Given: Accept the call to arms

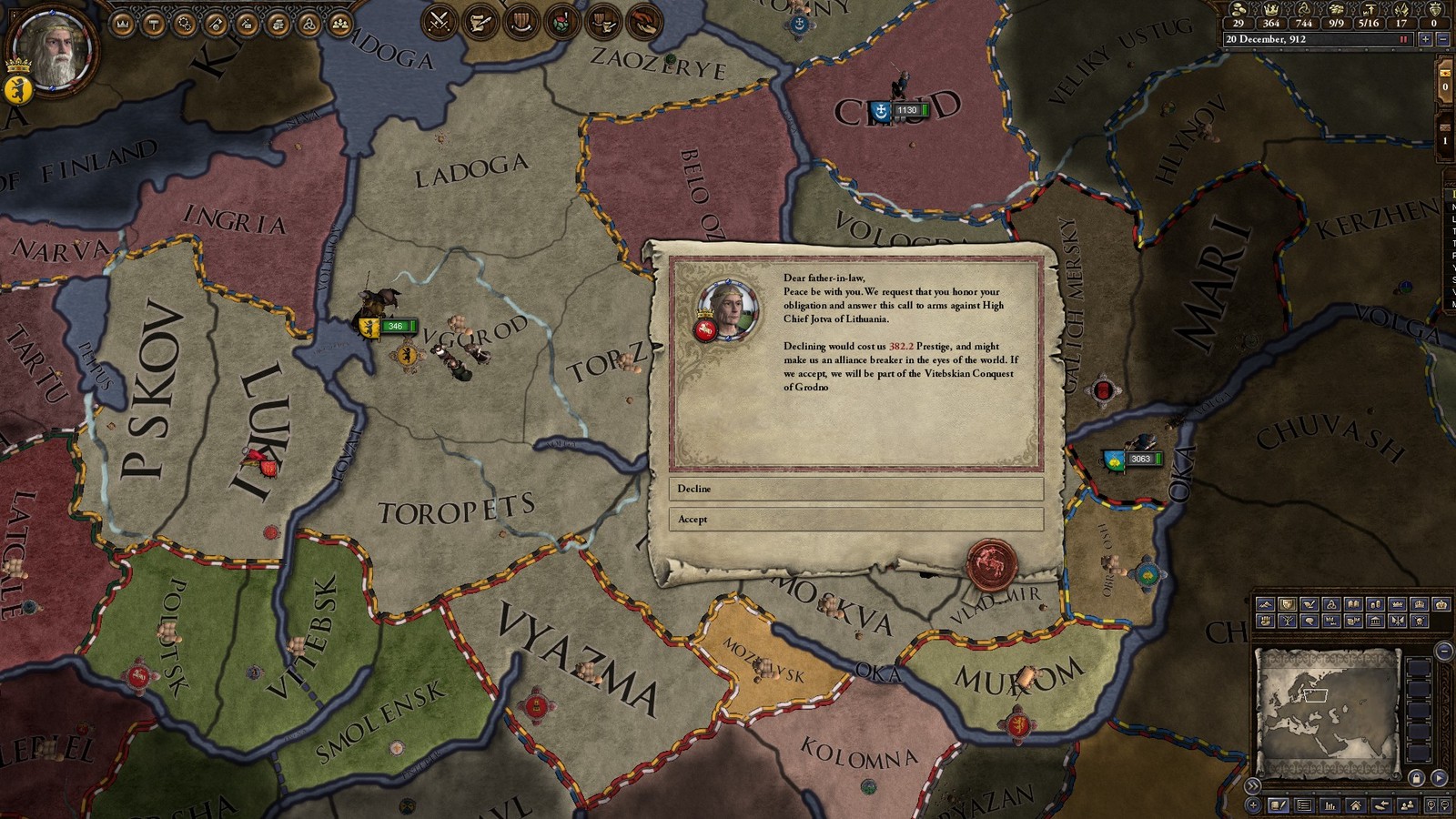Looking at the screenshot, I should 855,519.
